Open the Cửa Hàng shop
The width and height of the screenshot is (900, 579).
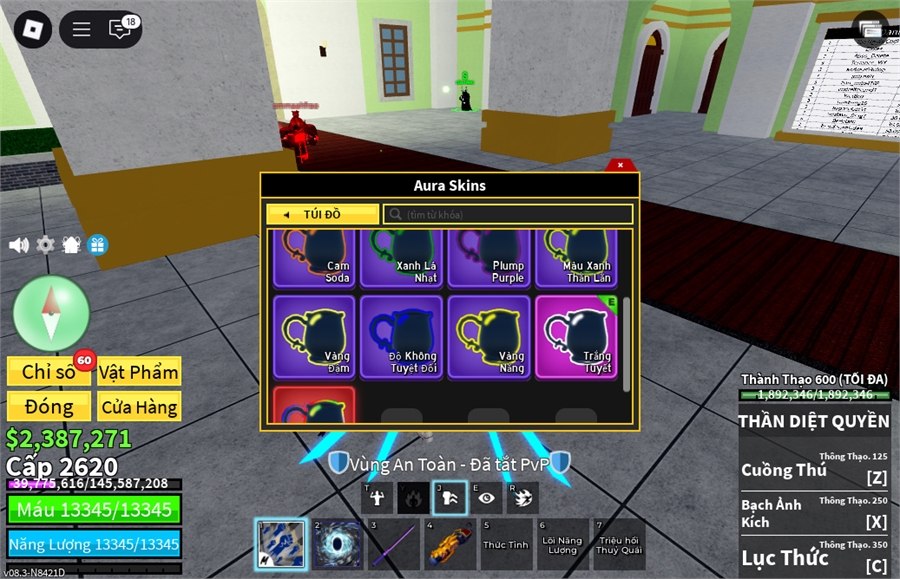click(x=139, y=407)
